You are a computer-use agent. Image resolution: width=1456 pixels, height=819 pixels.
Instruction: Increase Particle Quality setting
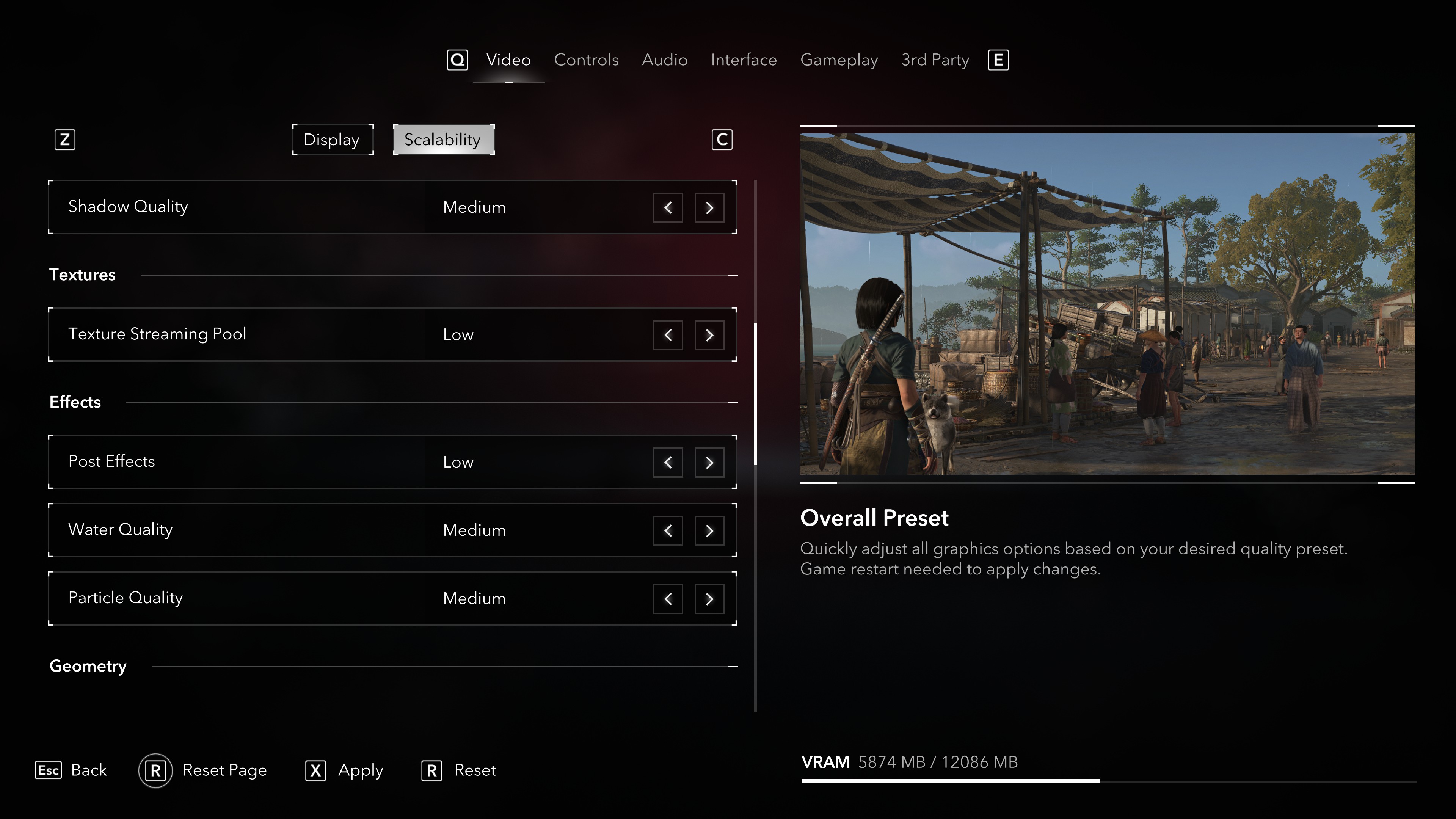click(x=709, y=599)
